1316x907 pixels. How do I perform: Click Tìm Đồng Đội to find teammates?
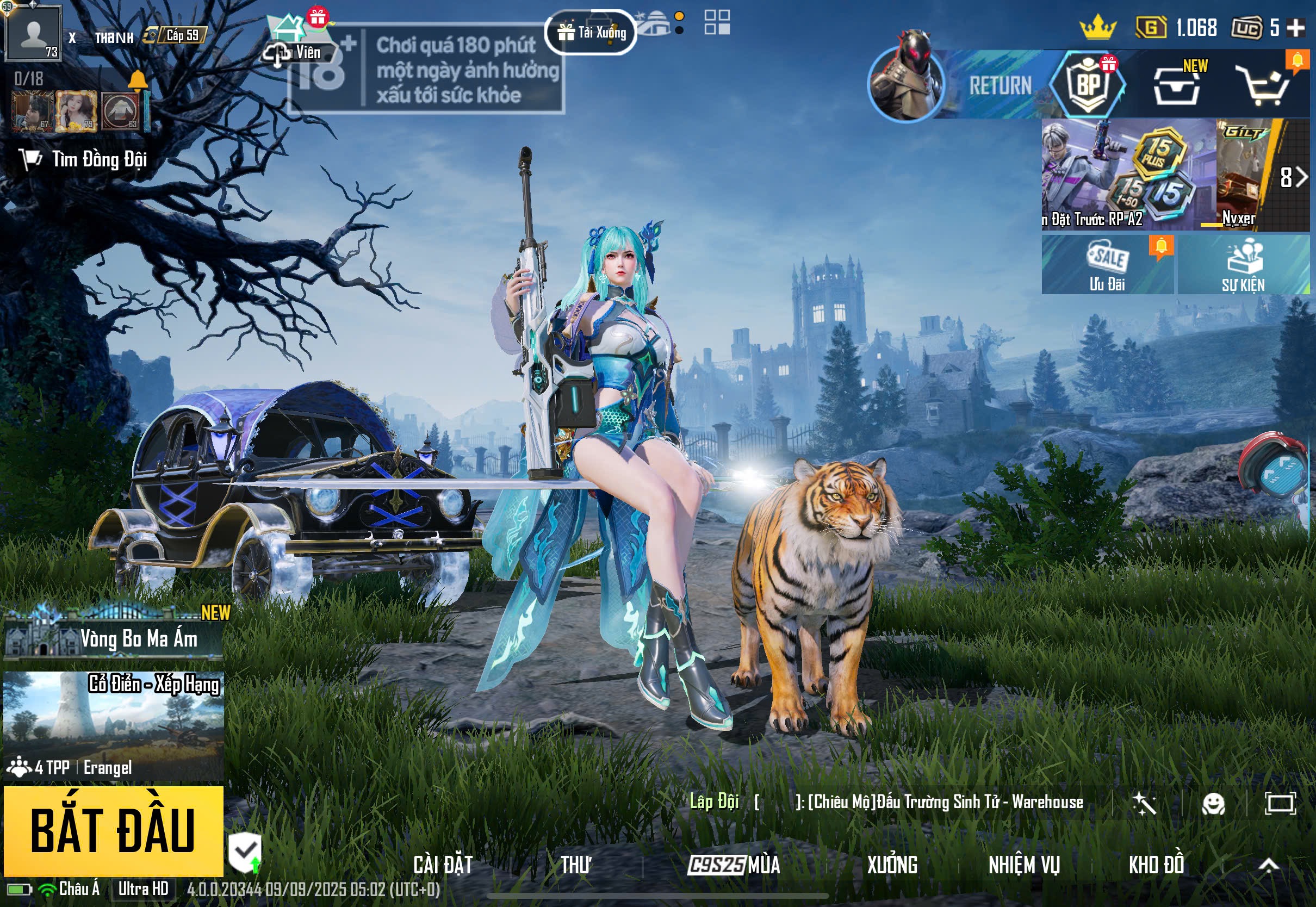(x=85, y=160)
